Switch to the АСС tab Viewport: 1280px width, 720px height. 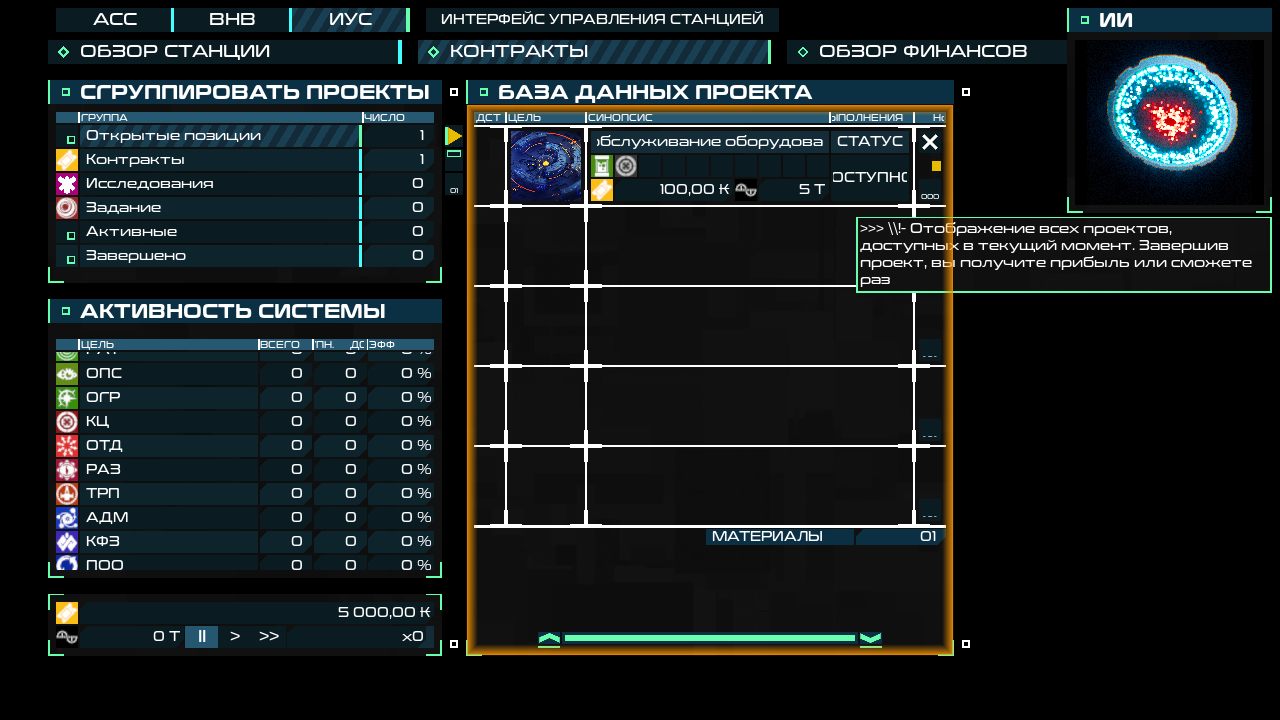click(x=114, y=20)
